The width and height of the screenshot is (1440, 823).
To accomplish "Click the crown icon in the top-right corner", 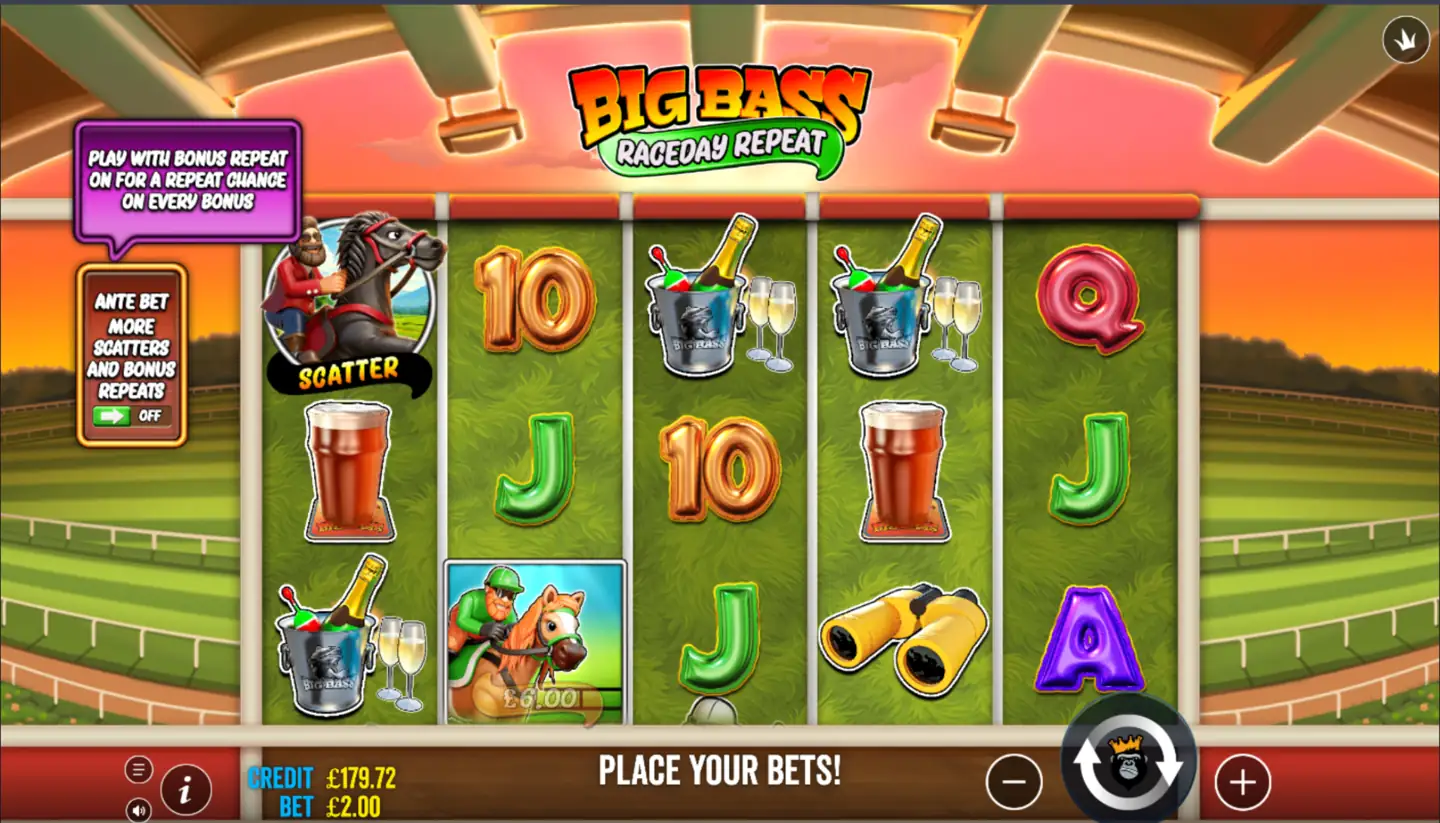I will (x=1404, y=41).
